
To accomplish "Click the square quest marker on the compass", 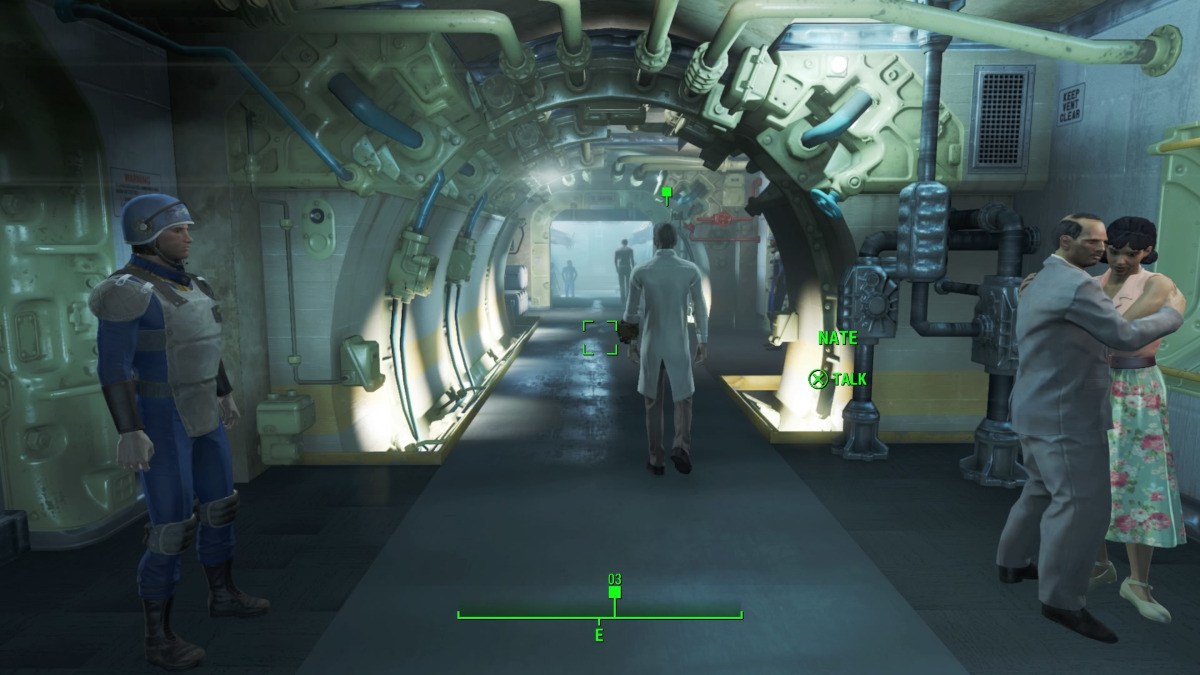I will (x=615, y=592).
